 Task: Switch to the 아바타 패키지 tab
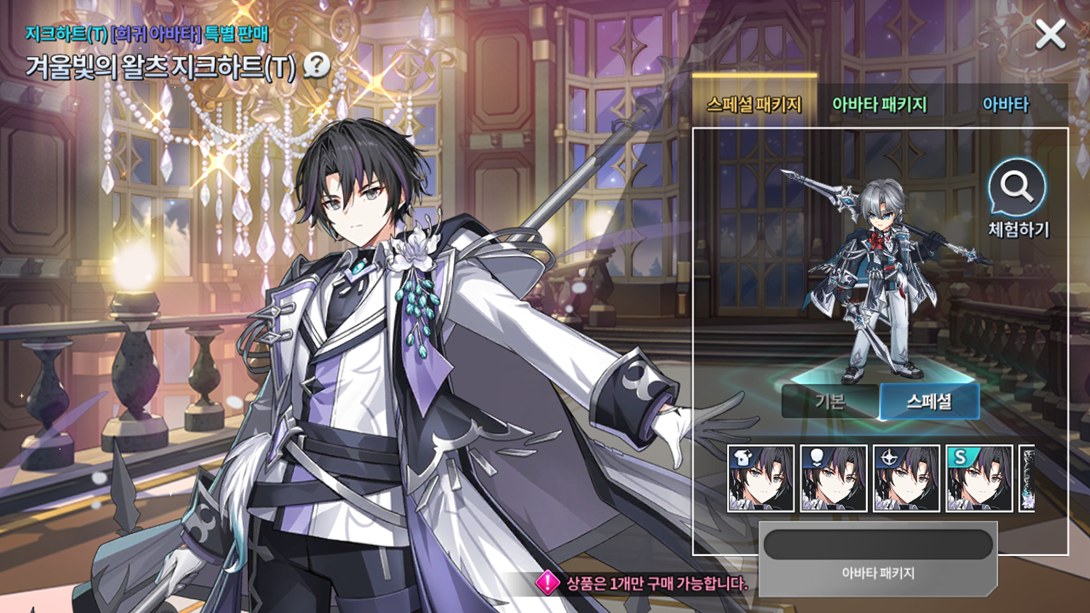879,104
